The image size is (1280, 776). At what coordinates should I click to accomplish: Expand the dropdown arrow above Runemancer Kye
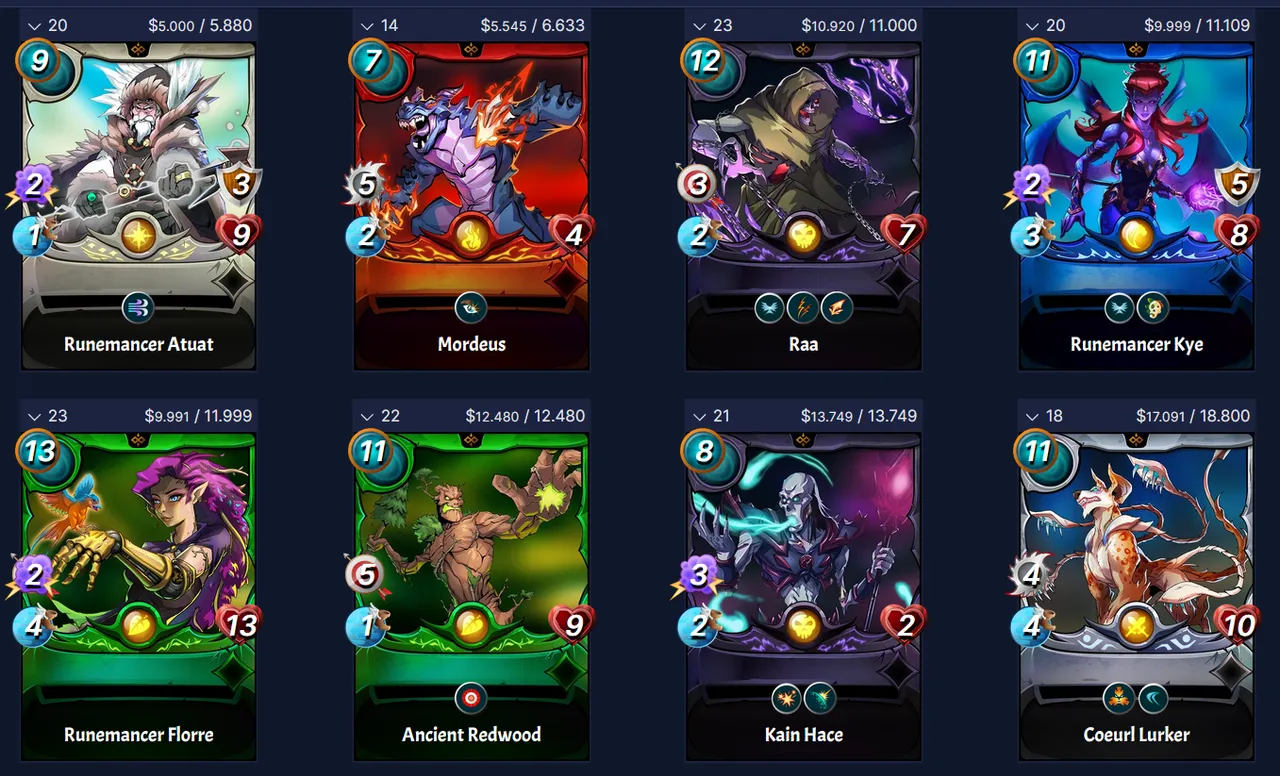(1031, 25)
